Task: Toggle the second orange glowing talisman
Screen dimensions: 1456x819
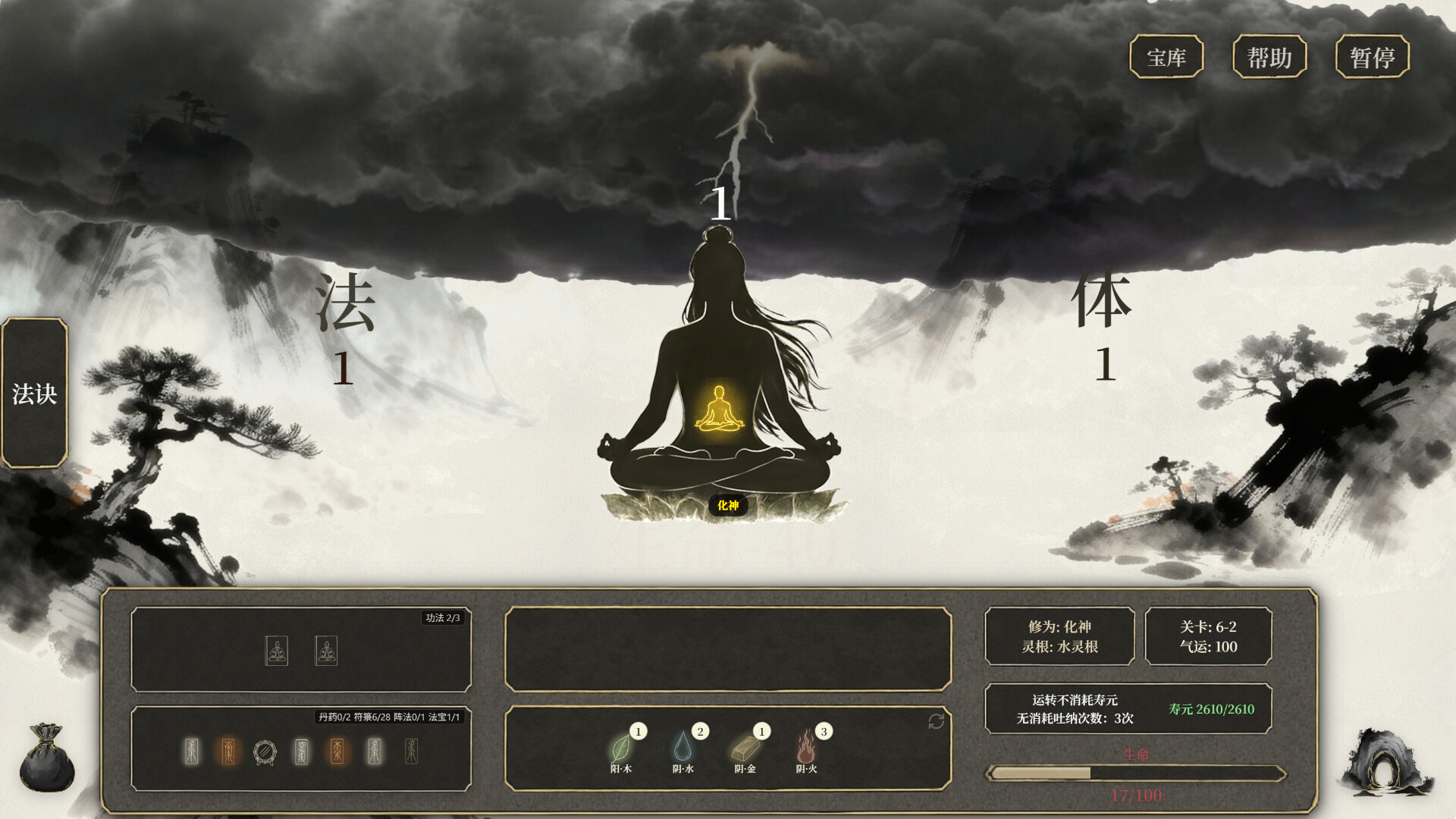Action: point(337,751)
